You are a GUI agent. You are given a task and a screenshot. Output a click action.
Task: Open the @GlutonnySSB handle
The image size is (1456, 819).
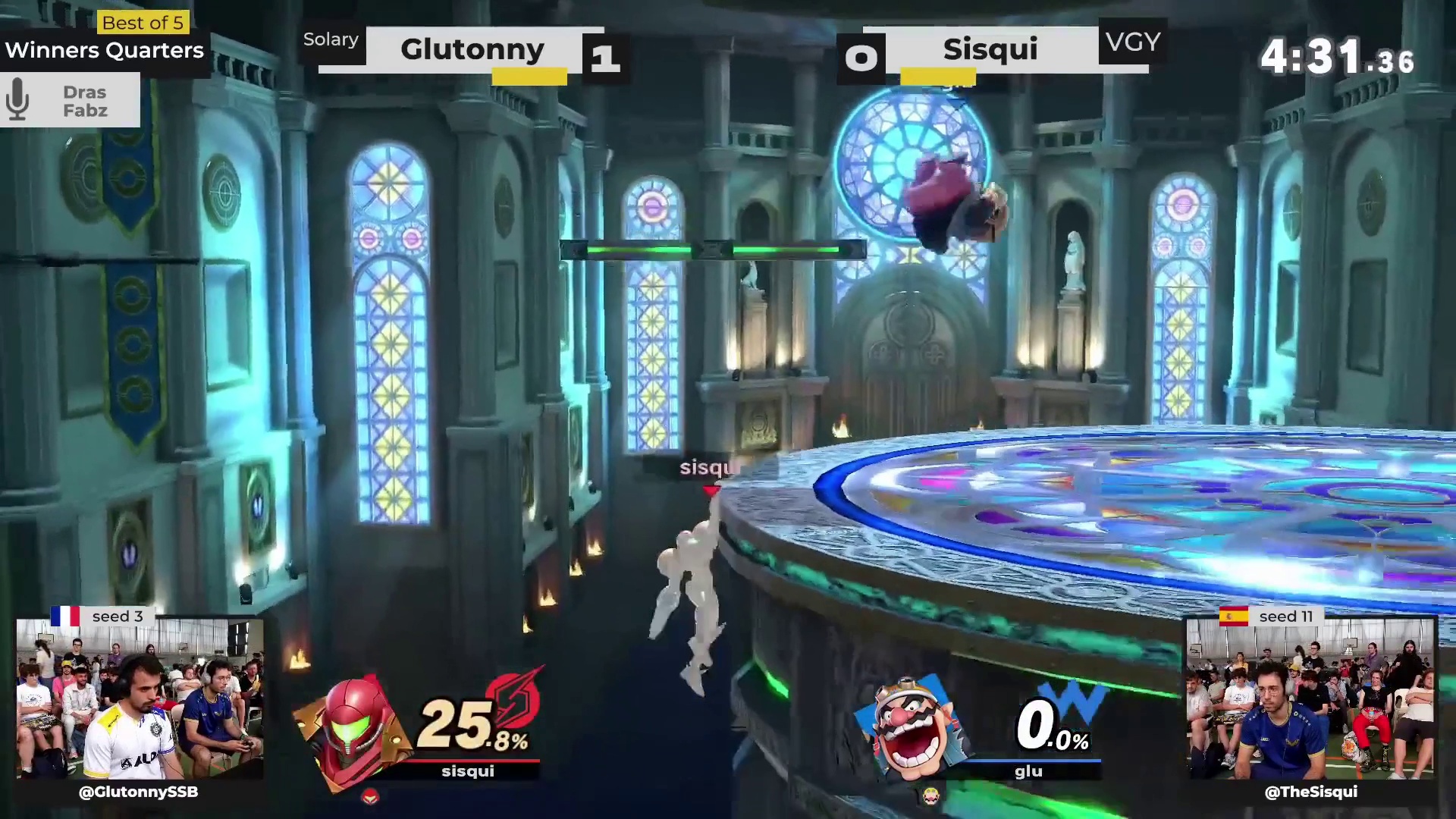pyautogui.click(x=139, y=792)
